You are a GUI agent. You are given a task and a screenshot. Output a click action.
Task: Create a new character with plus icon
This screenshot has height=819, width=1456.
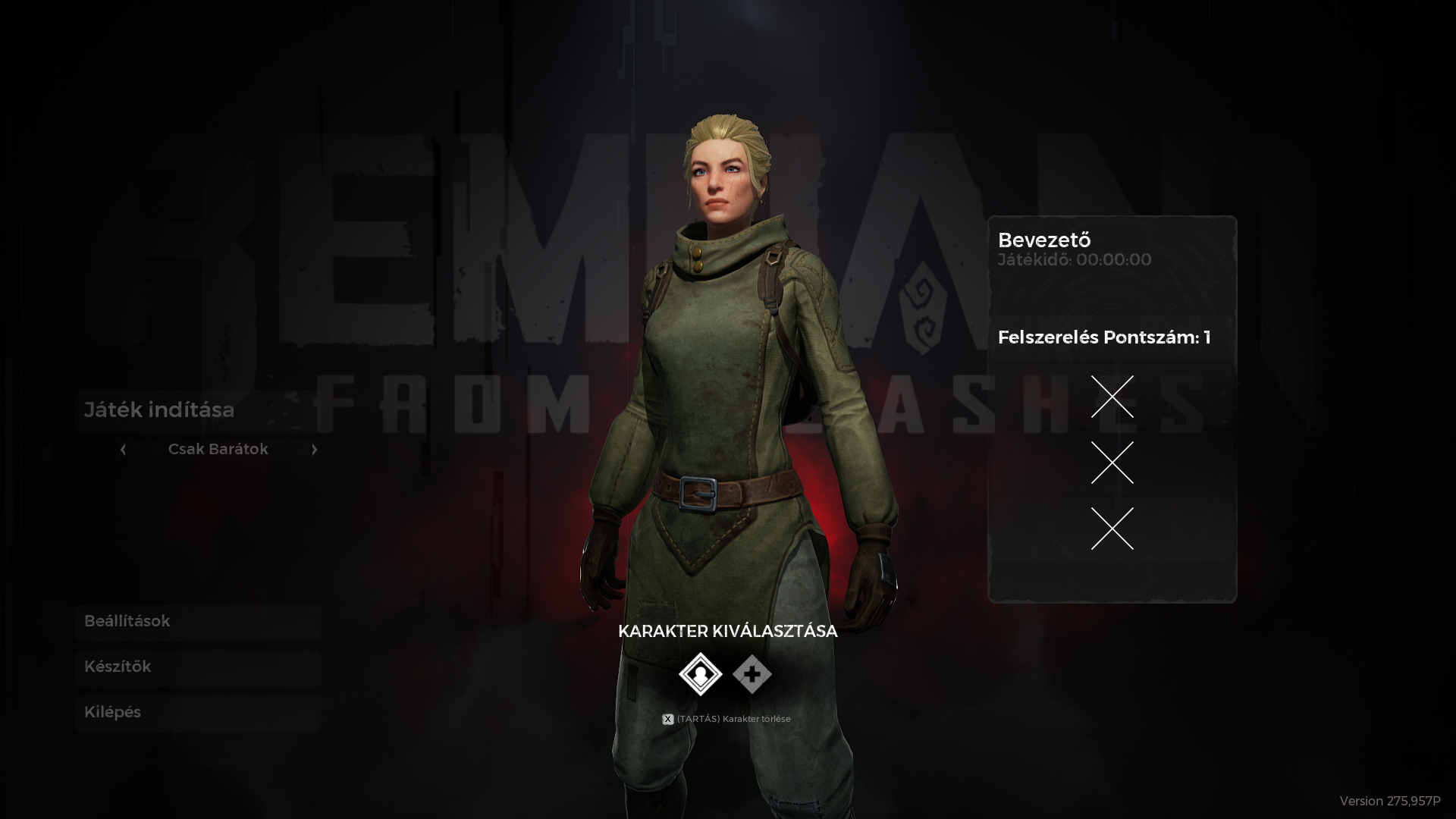pyautogui.click(x=752, y=673)
